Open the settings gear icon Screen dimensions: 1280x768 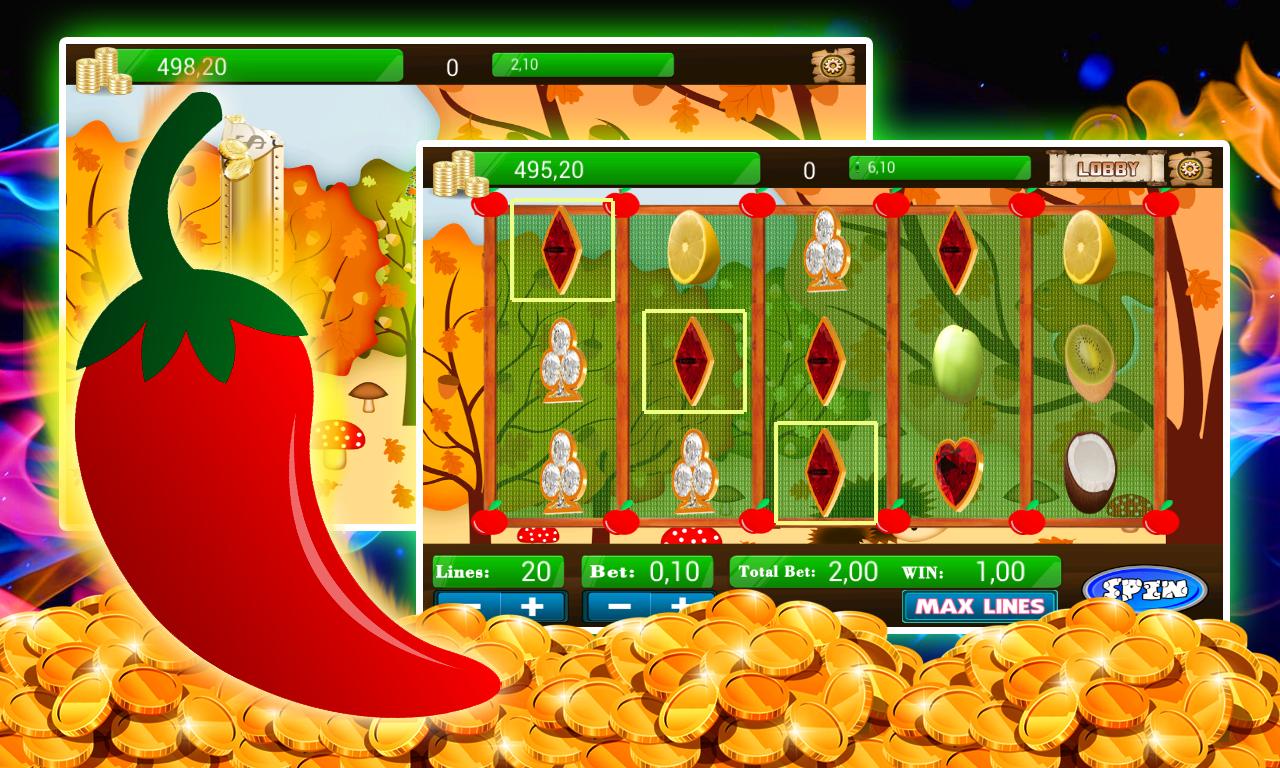pos(1188,168)
